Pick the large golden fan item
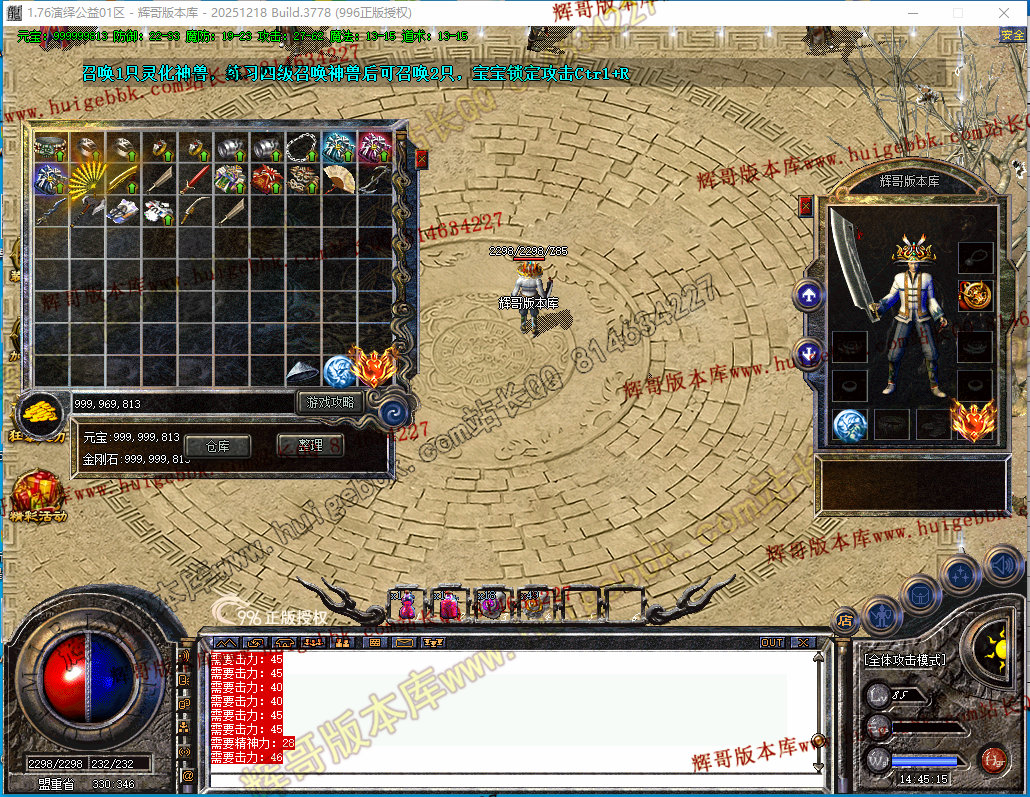 coord(84,181)
